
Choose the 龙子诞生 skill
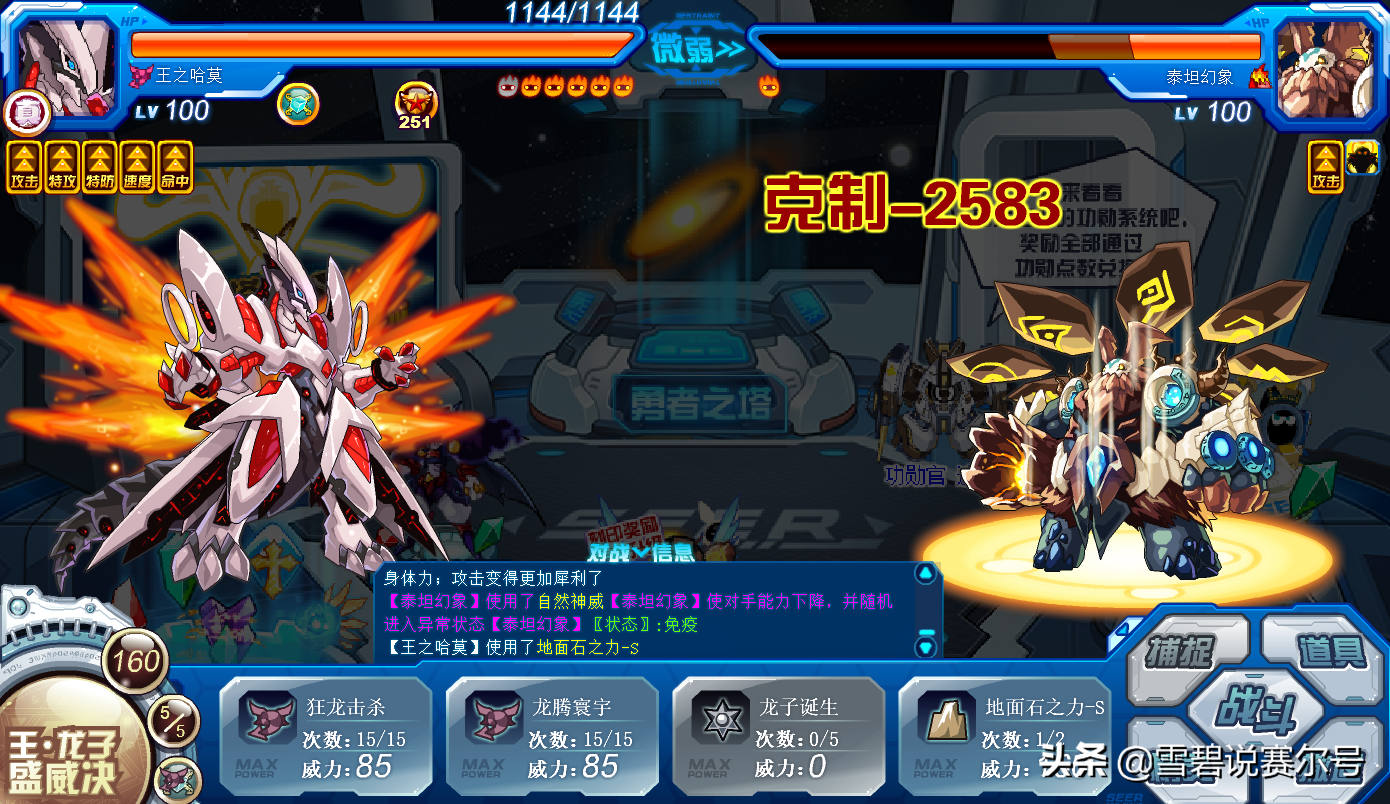(778, 735)
